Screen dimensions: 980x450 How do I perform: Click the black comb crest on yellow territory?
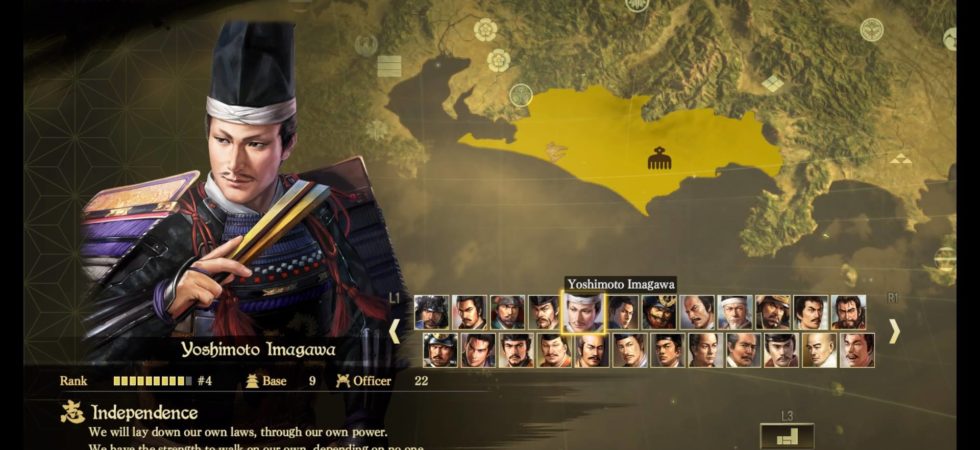pos(658,159)
